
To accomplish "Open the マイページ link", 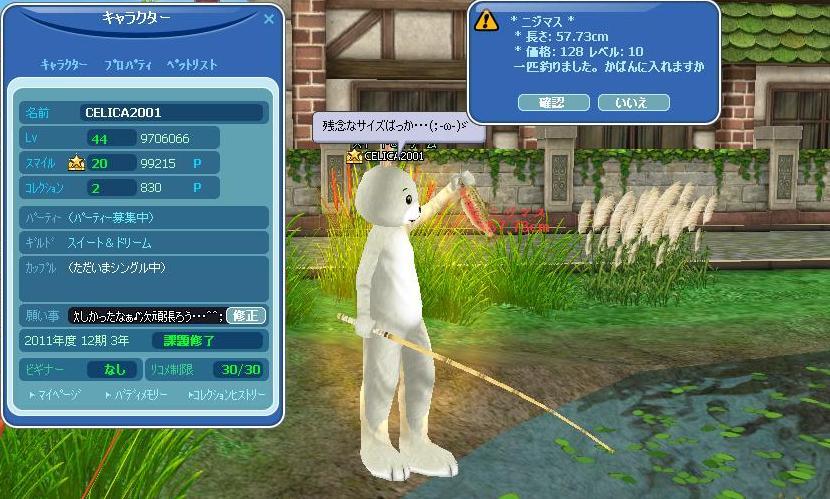I will click(x=55, y=395).
